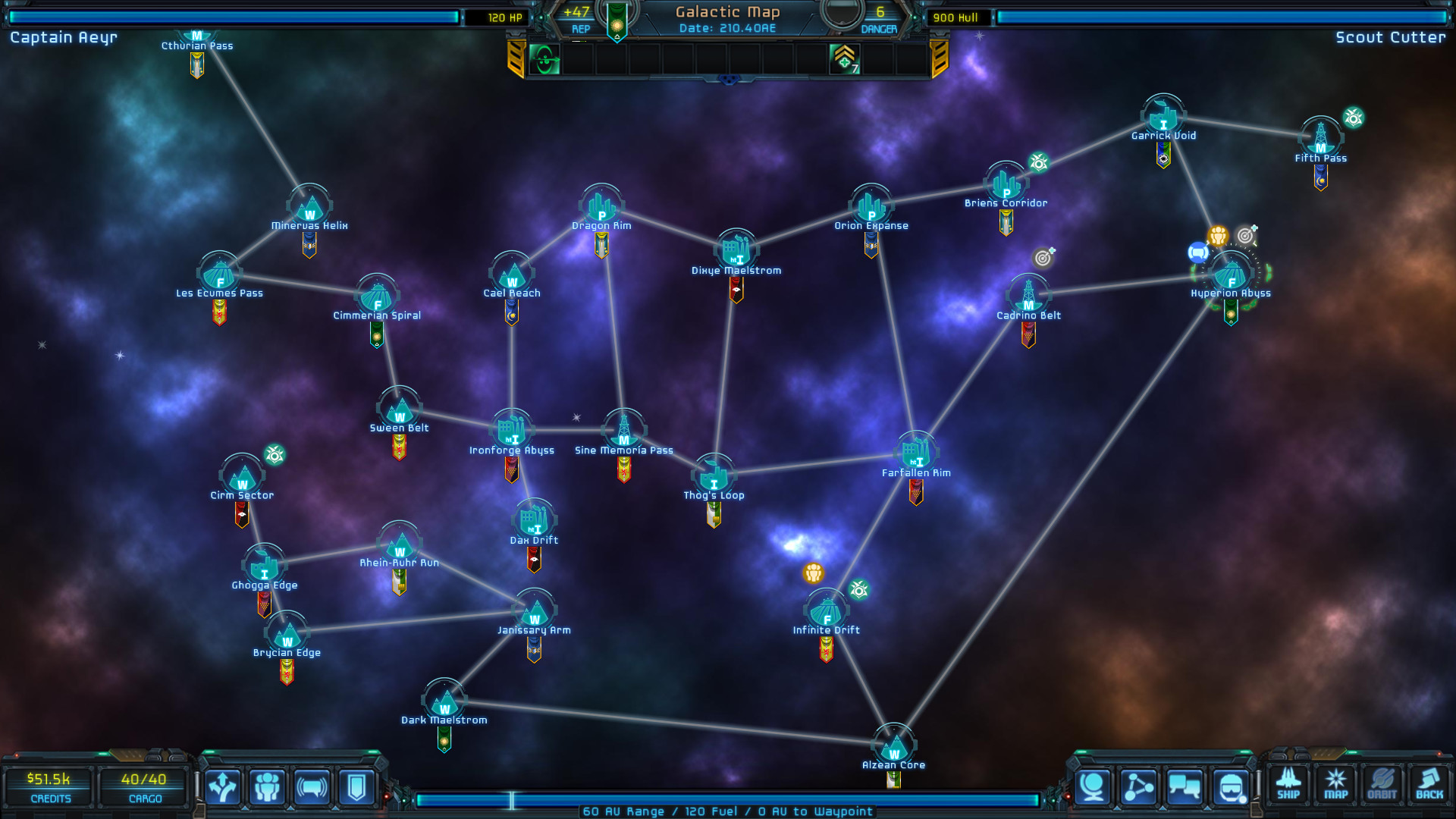Image resolution: width=1456 pixels, height=819 pixels.
Task: Click the star network connections icon
Action: 1137,786
